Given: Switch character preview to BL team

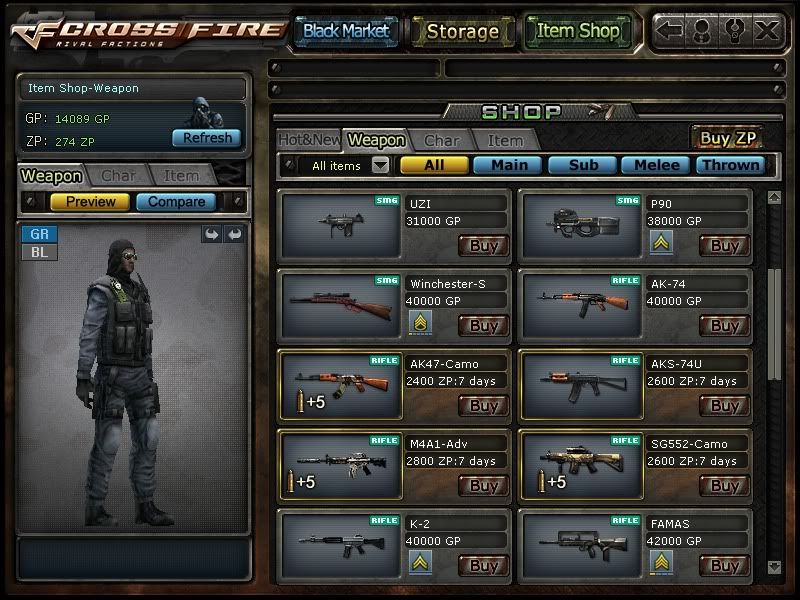Looking at the screenshot, I should coord(40,252).
